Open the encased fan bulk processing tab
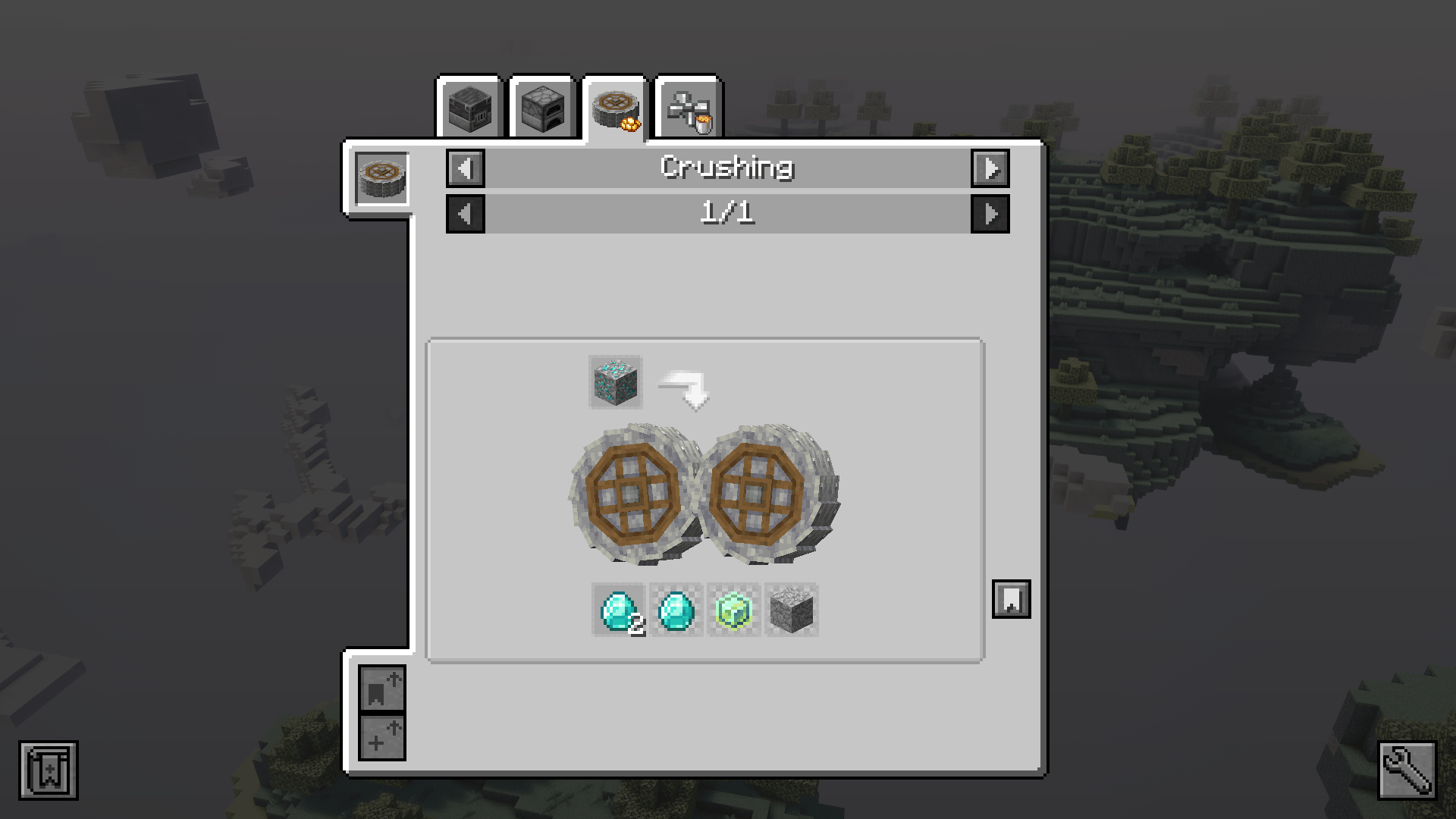 coord(691,106)
